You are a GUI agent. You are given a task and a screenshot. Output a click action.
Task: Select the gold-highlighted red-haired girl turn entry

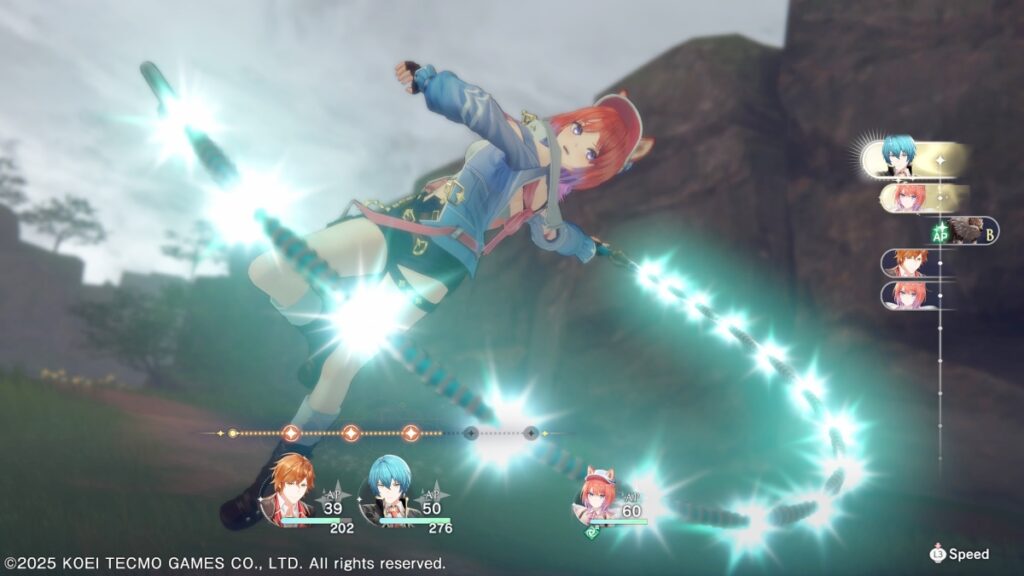910,197
